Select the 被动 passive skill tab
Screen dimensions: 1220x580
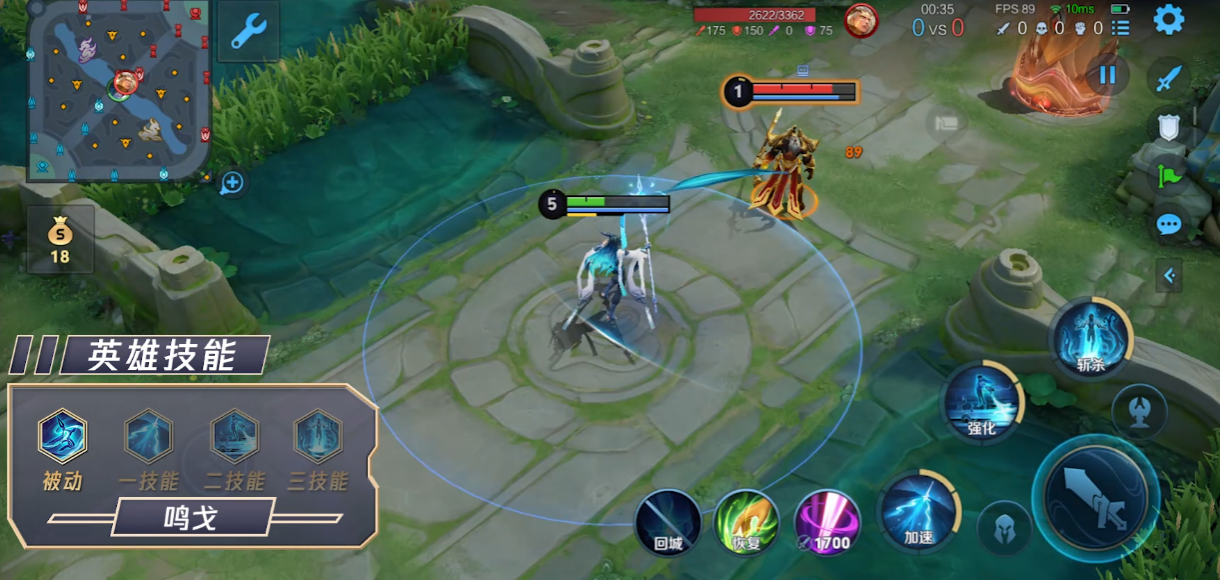62,438
